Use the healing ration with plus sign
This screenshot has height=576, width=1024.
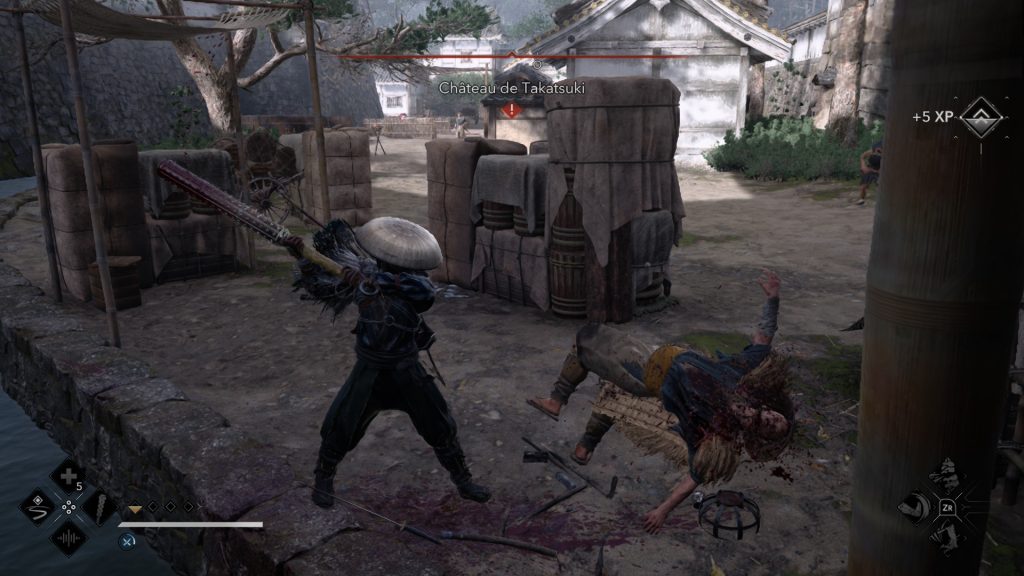coord(68,476)
